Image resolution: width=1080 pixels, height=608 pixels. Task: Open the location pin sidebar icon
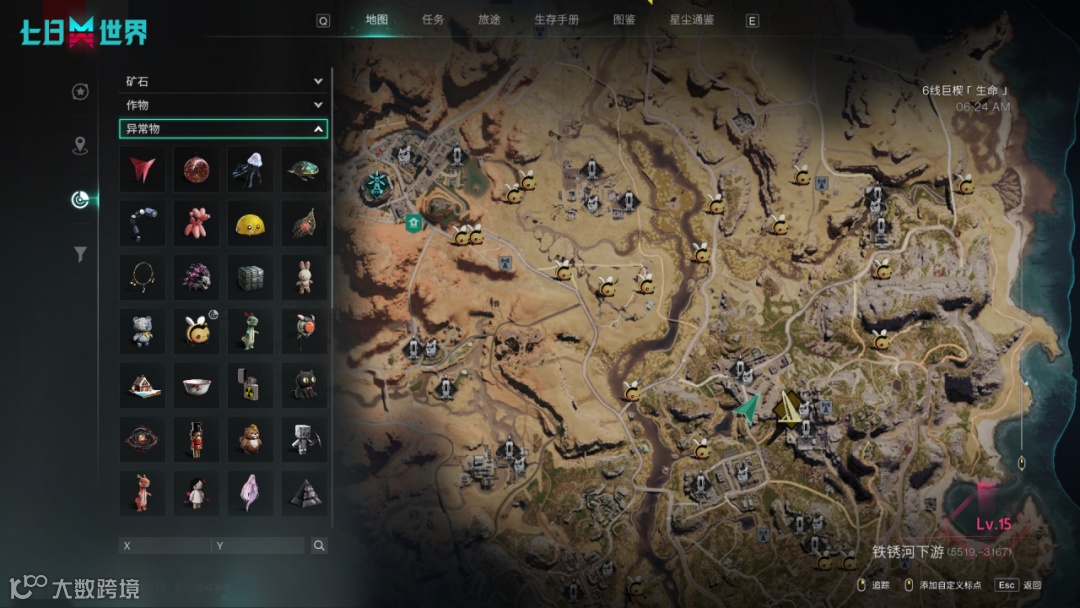point(81,147)
